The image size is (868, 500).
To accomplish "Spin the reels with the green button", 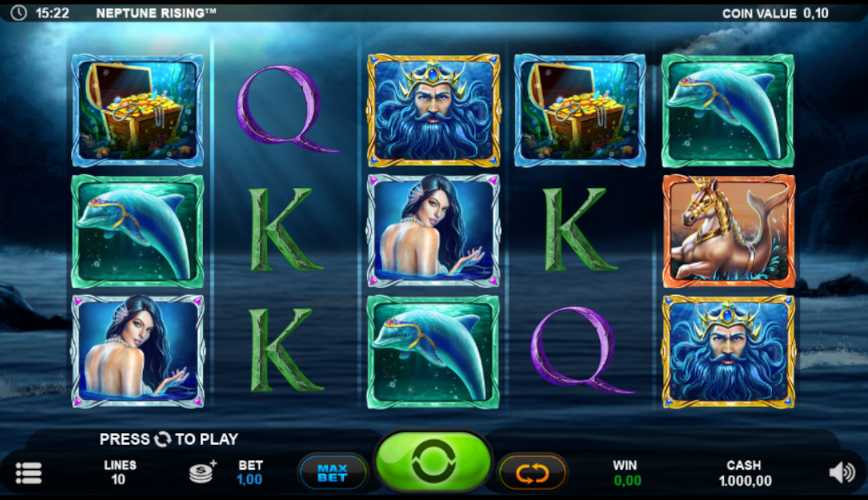I will pos(433,463).
